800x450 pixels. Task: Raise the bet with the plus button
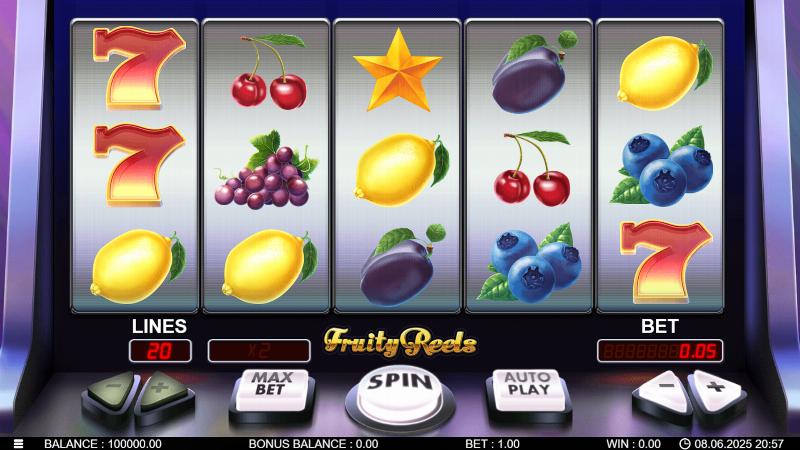click(x=713, y=386)
